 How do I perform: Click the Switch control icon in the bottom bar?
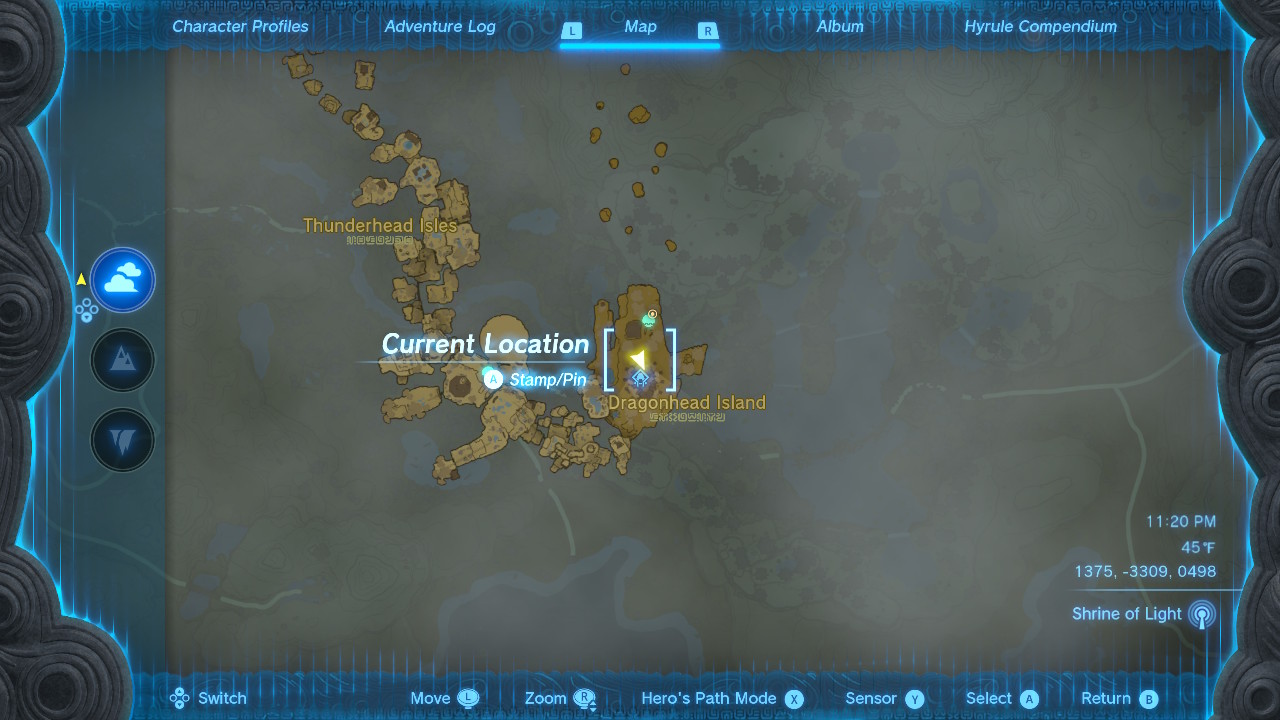(180, 698)
